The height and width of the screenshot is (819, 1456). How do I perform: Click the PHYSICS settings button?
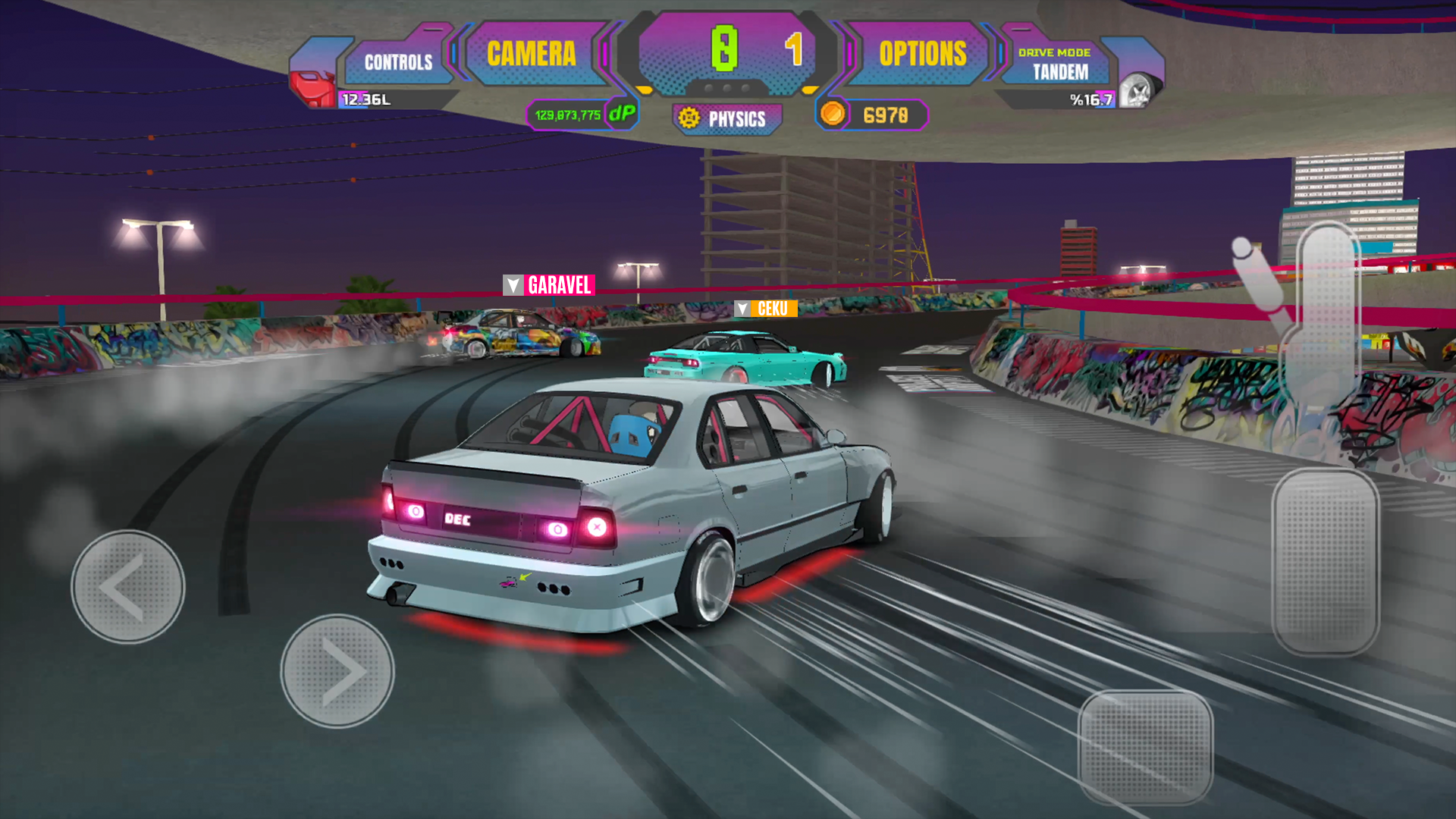click(726, 118)
